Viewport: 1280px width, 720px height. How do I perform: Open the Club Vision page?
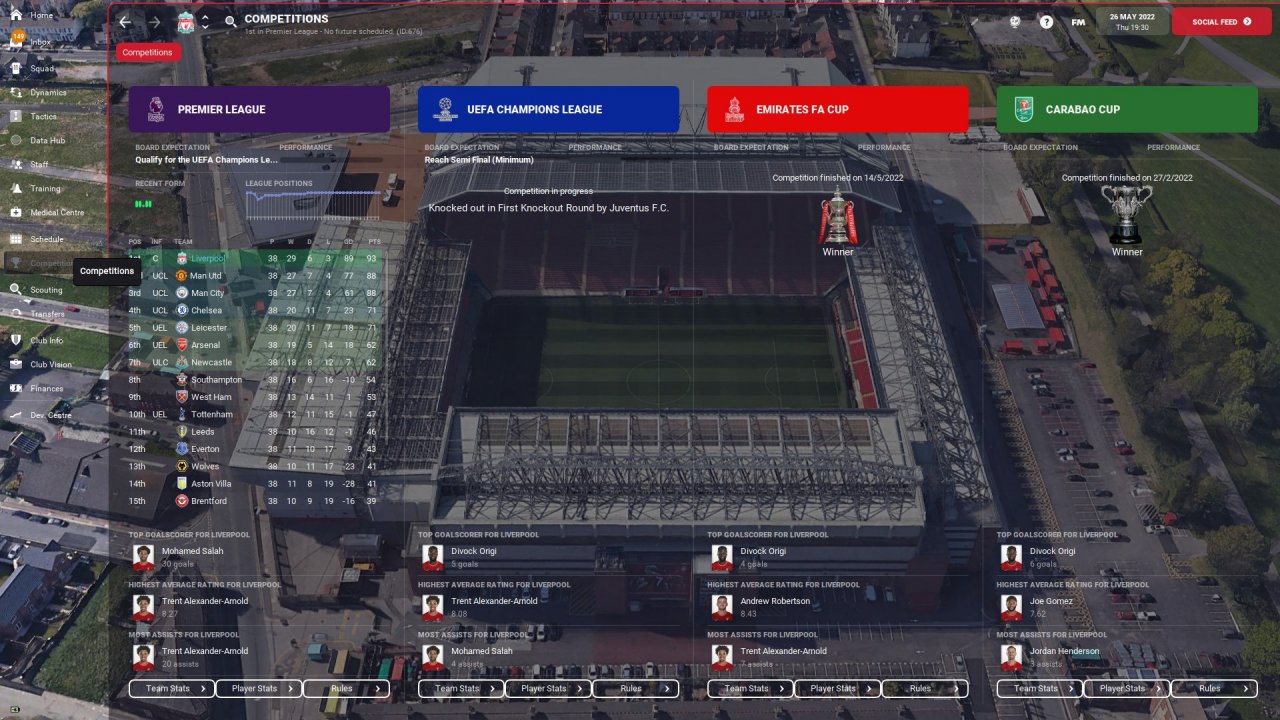(51, 365)
